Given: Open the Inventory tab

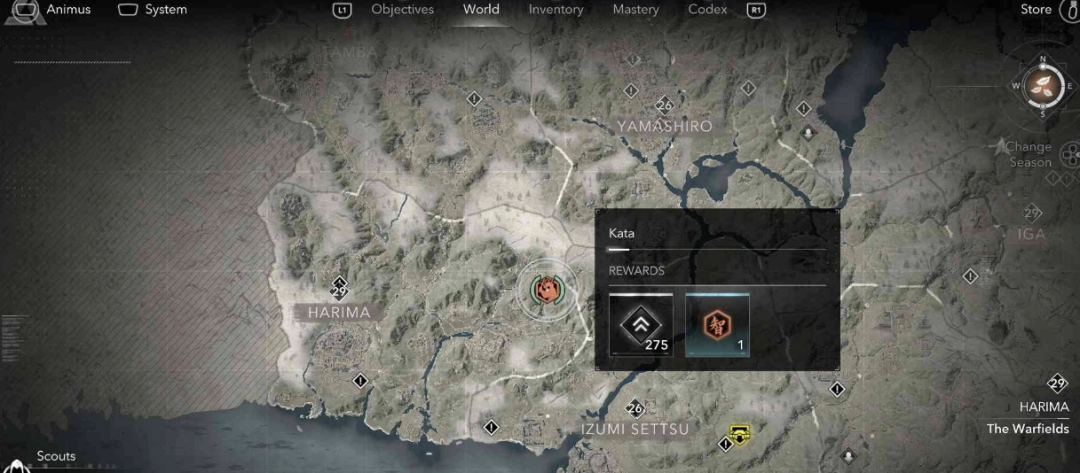Looking at the screenshot, I should pyautogui.click(x=556, y=10).
